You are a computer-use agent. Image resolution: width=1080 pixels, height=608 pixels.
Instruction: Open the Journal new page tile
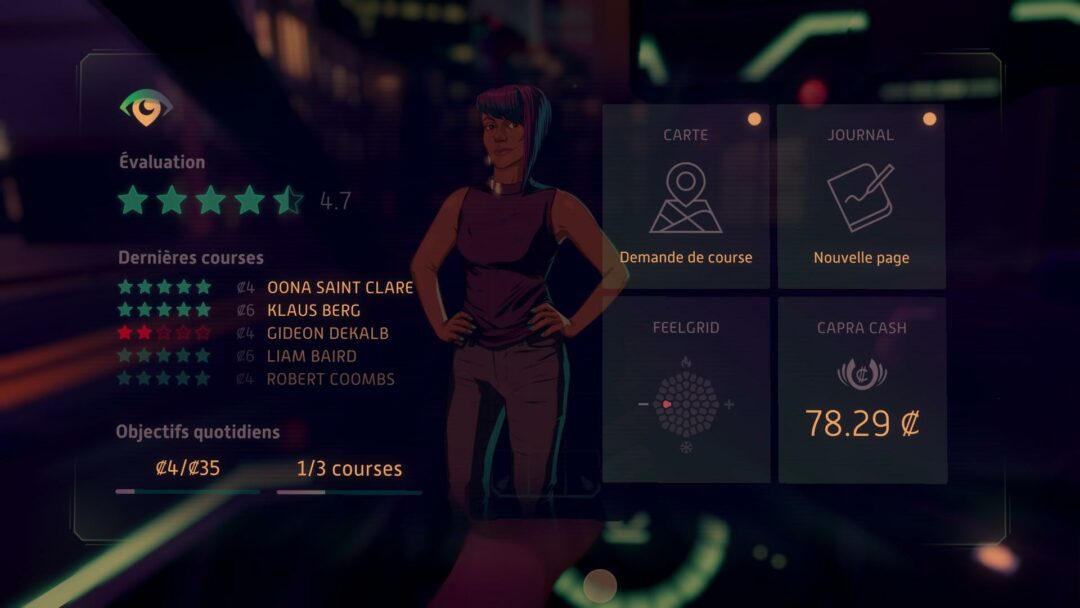click(x=861, y=197)
